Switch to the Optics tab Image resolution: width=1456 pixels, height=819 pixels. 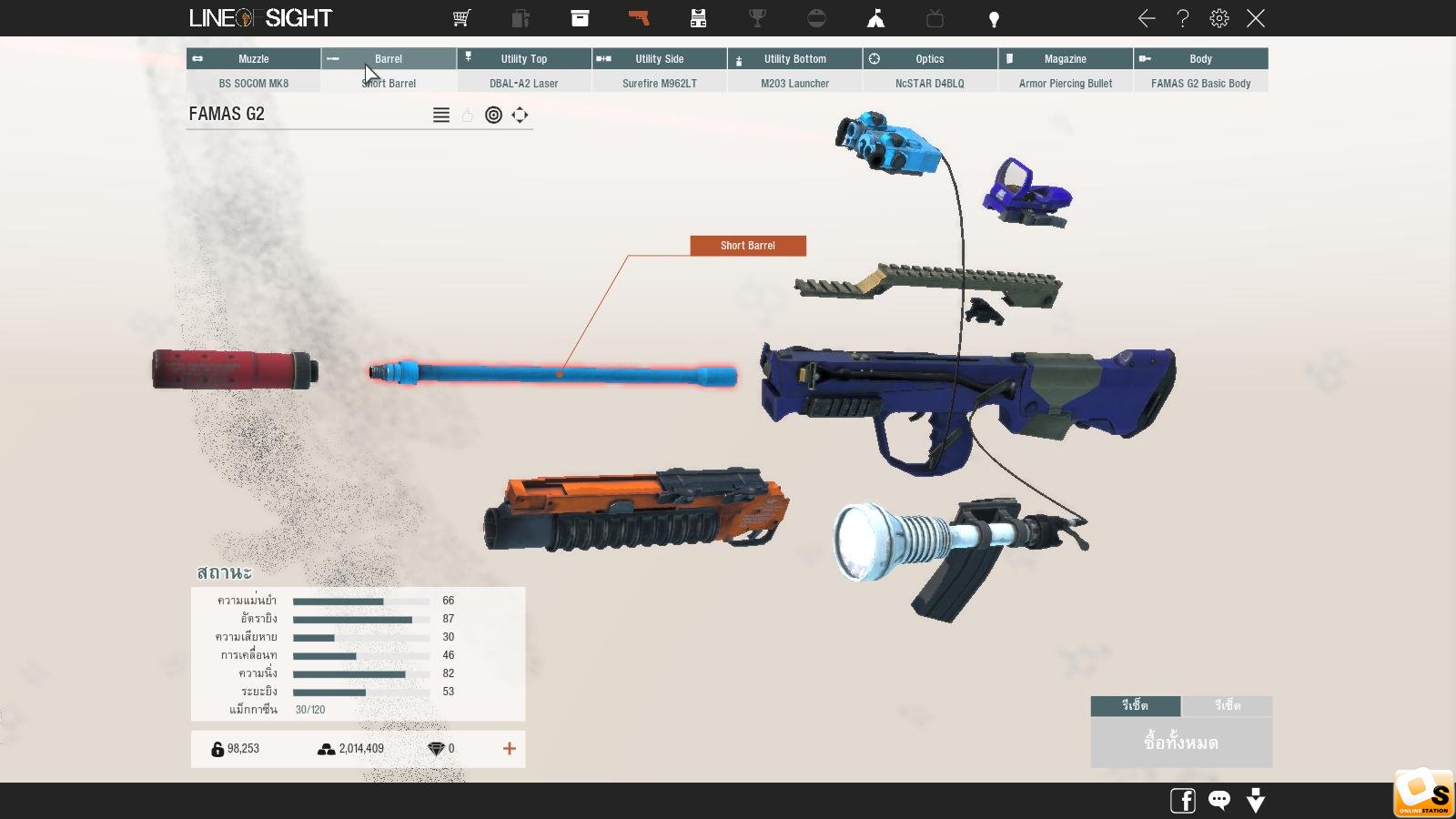(x=929, y=59)
